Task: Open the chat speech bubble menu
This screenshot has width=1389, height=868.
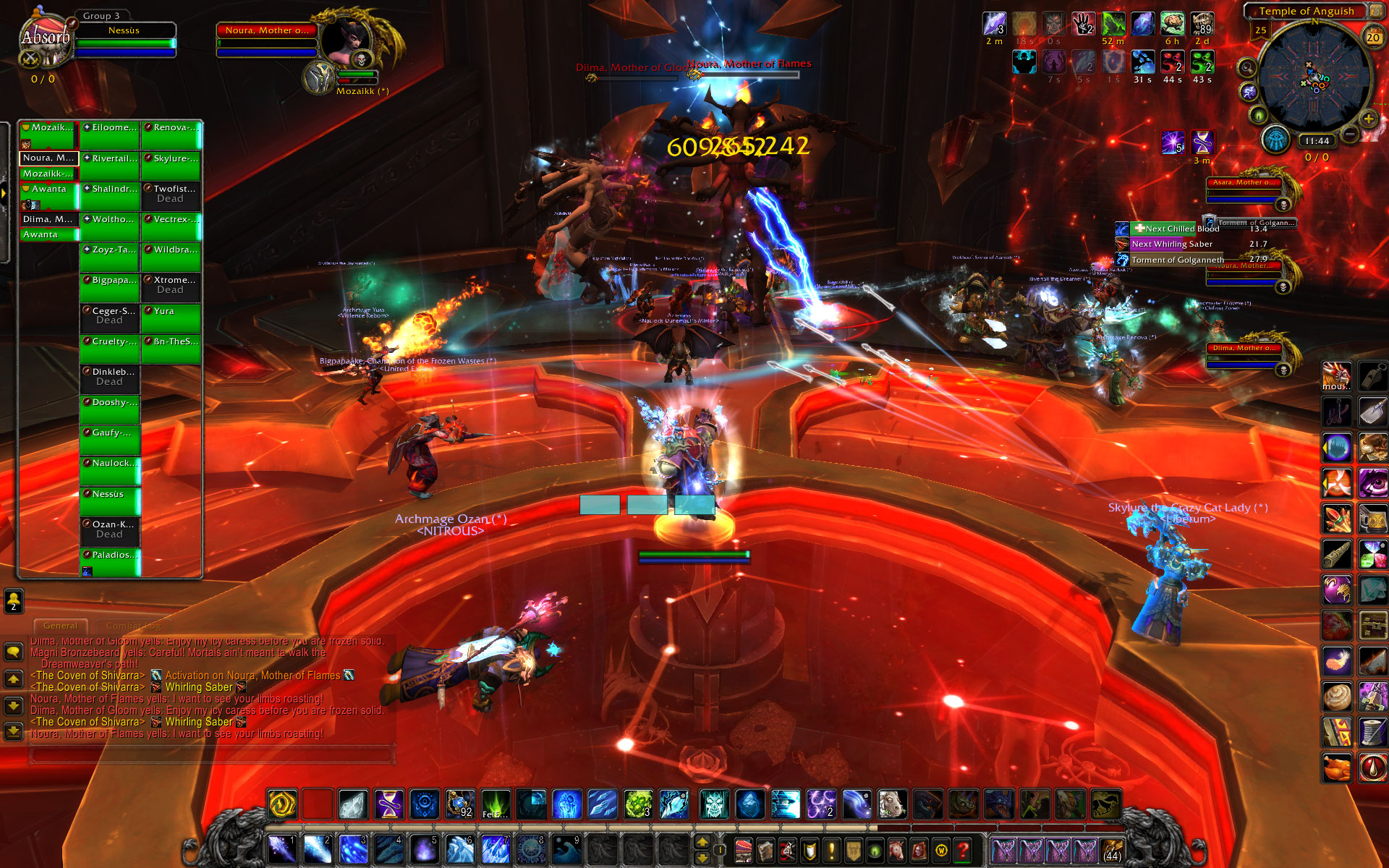Action: click(x=14, y=652)
